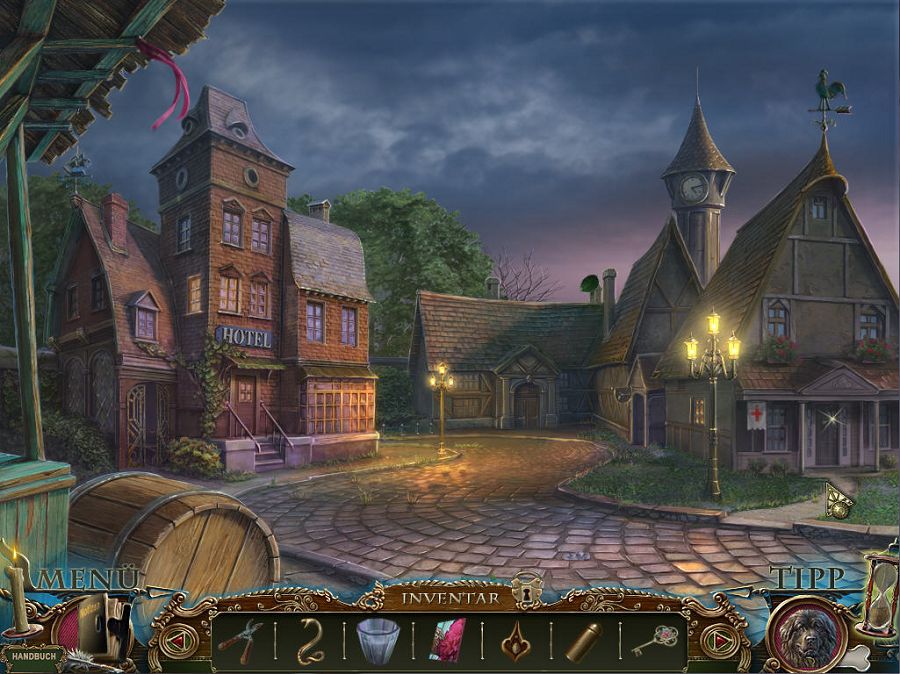
Task: Select the ornate bronze emblem item
Action: [516, 641]
